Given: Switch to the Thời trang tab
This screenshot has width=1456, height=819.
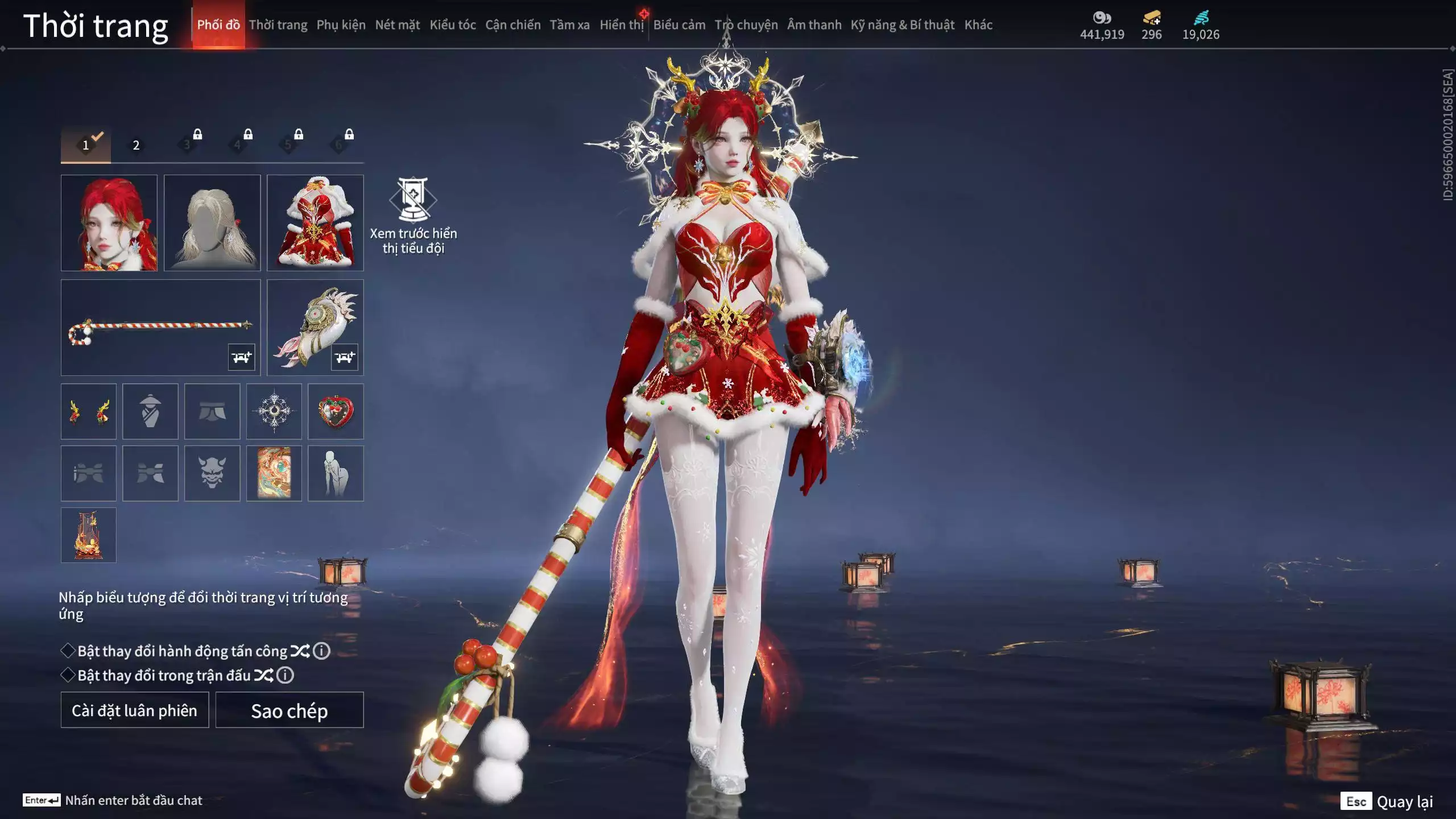Looking at the screenshot, I should point(278,25).
